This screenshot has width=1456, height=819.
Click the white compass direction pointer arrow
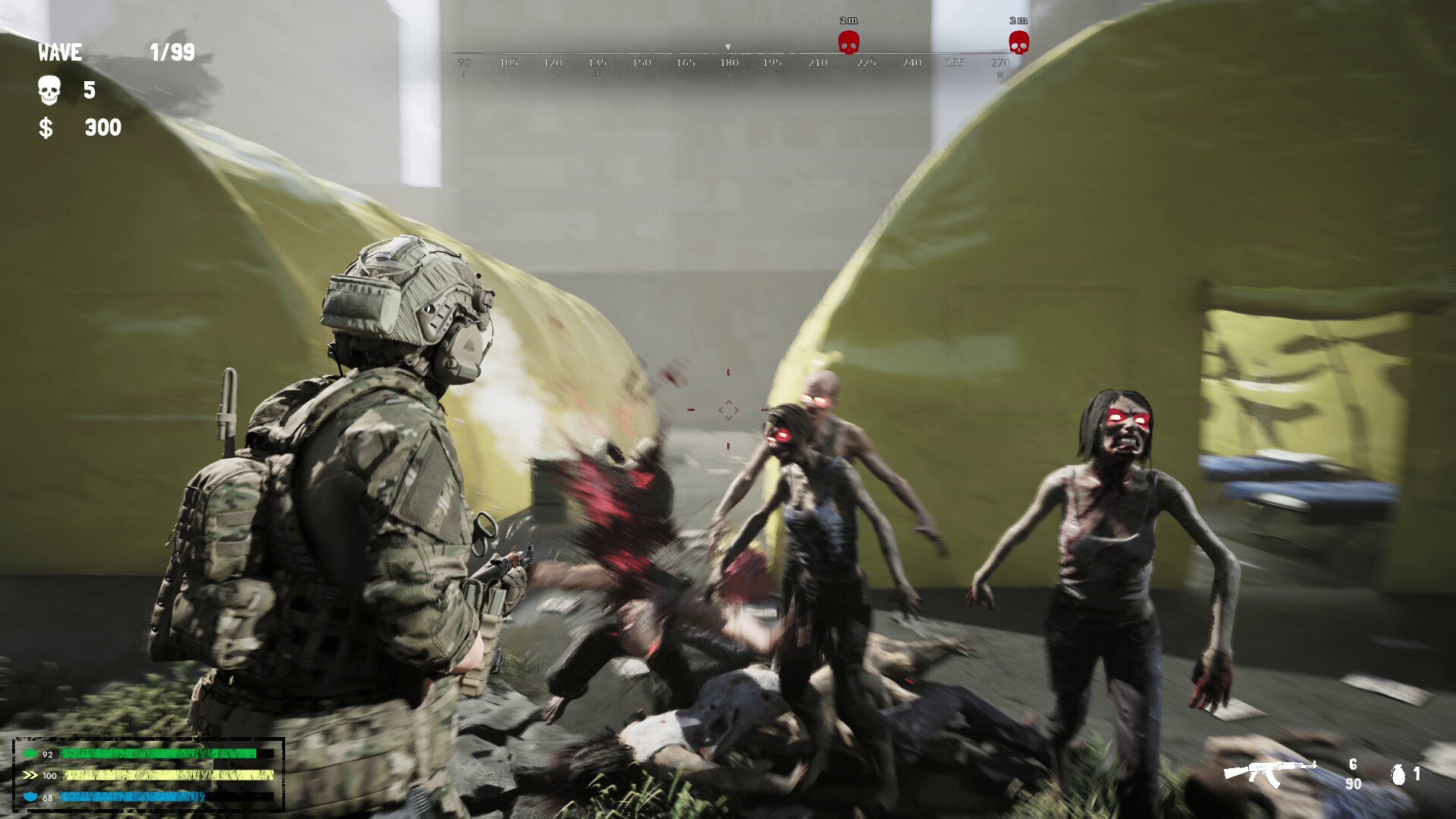pos(729,45)
